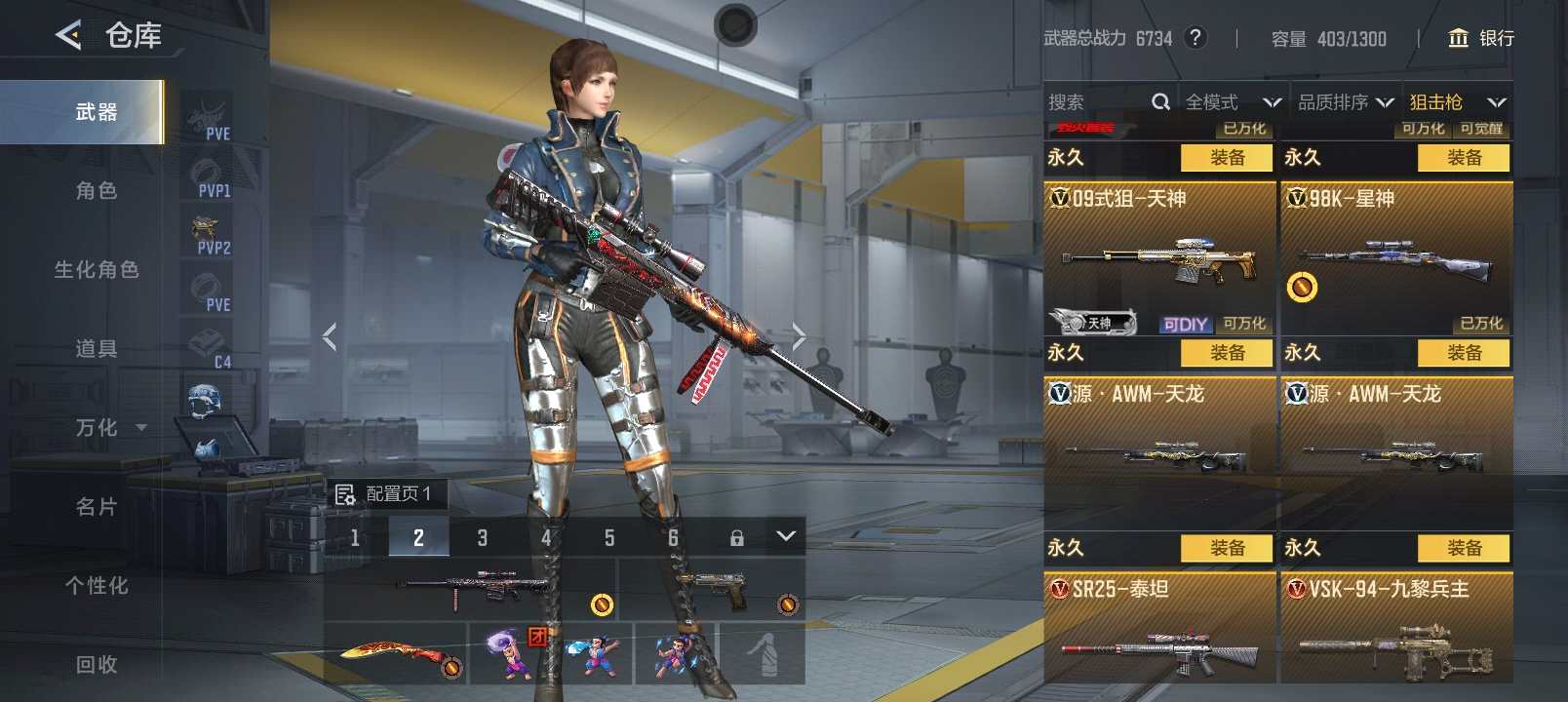Switch to the 角色 character tab

click(x=96, y=191)
